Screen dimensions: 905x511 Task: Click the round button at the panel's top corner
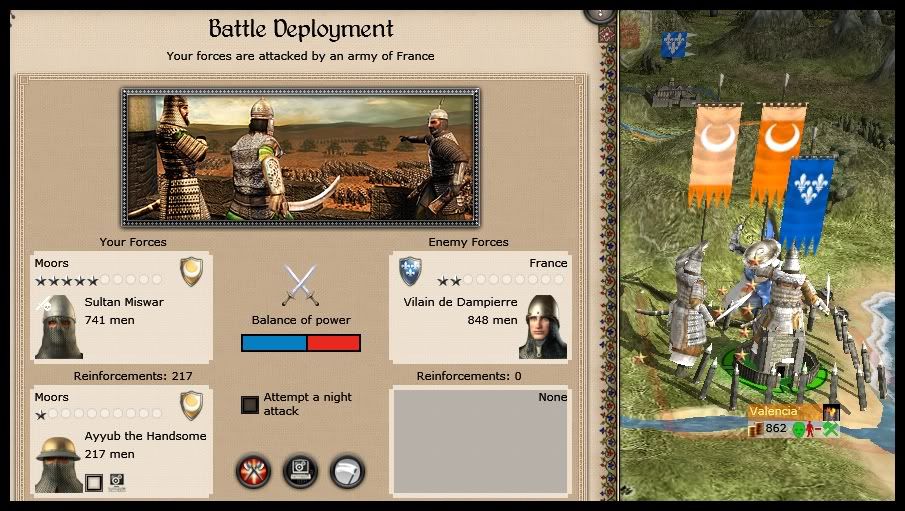tap(599, 10)
